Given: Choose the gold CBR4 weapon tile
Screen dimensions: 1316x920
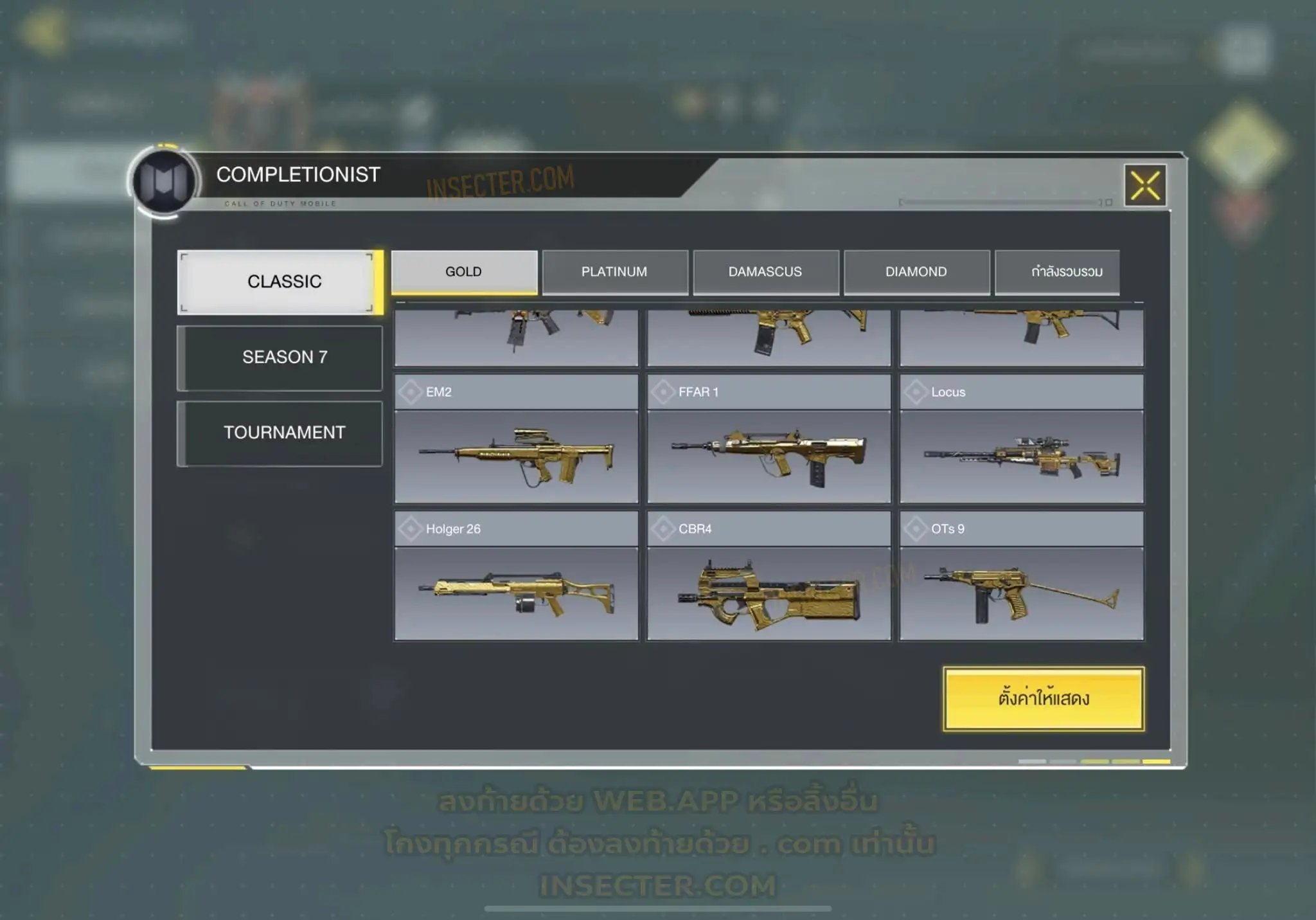Looking at the screenshot, I should [769, 577].
